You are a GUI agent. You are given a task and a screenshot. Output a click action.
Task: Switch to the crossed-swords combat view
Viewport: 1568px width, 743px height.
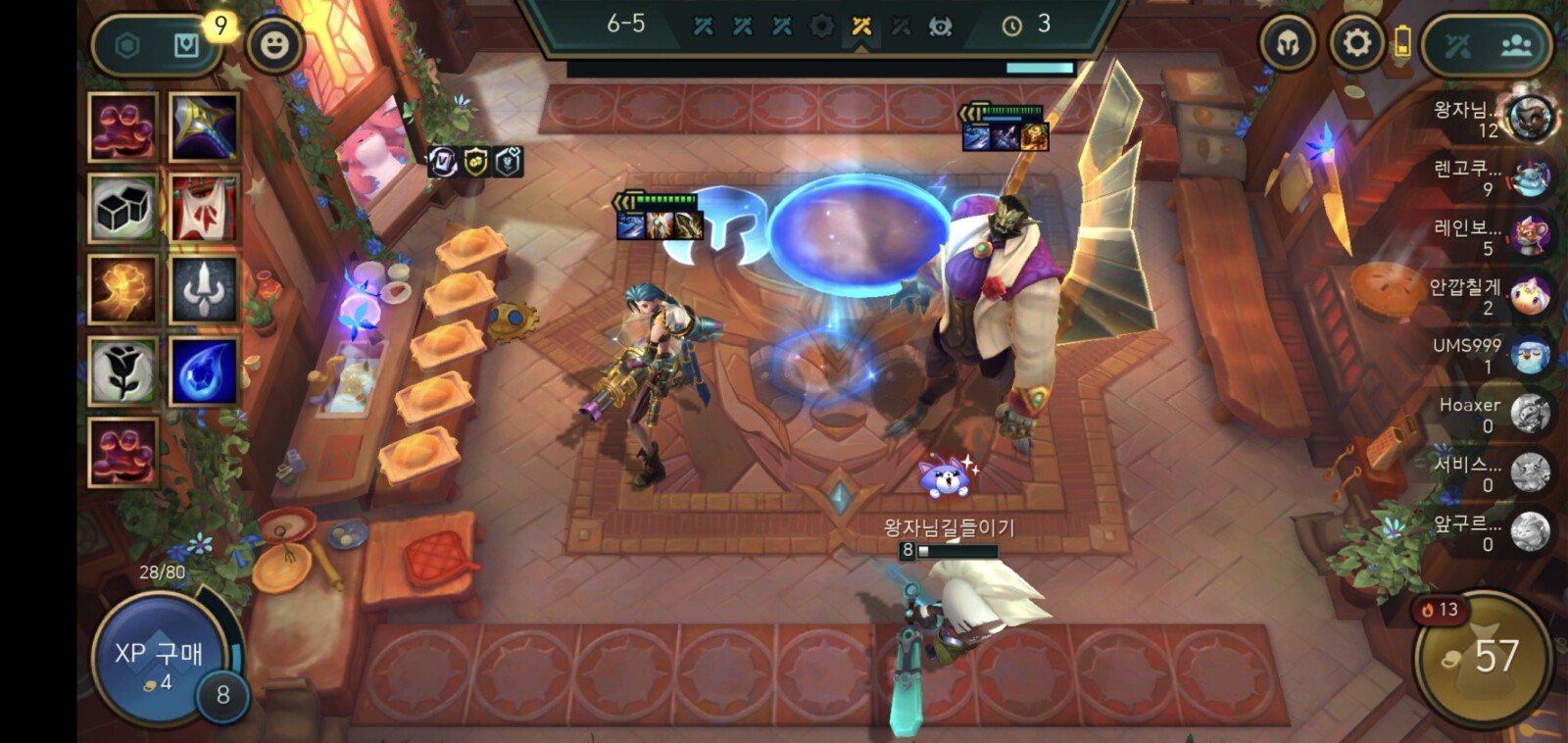[x=1457, y=45]
